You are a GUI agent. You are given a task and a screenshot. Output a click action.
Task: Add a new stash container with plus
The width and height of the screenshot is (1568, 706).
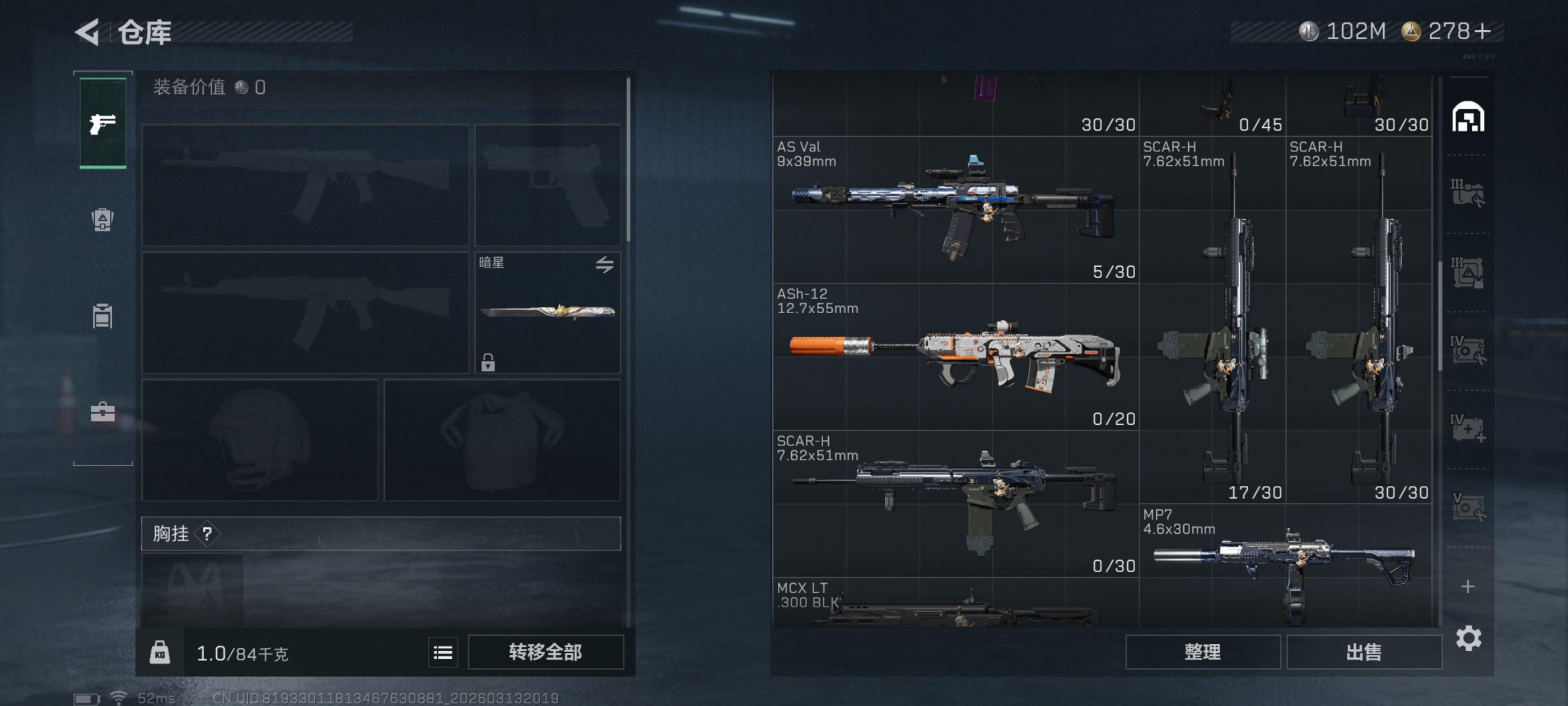1468,586
